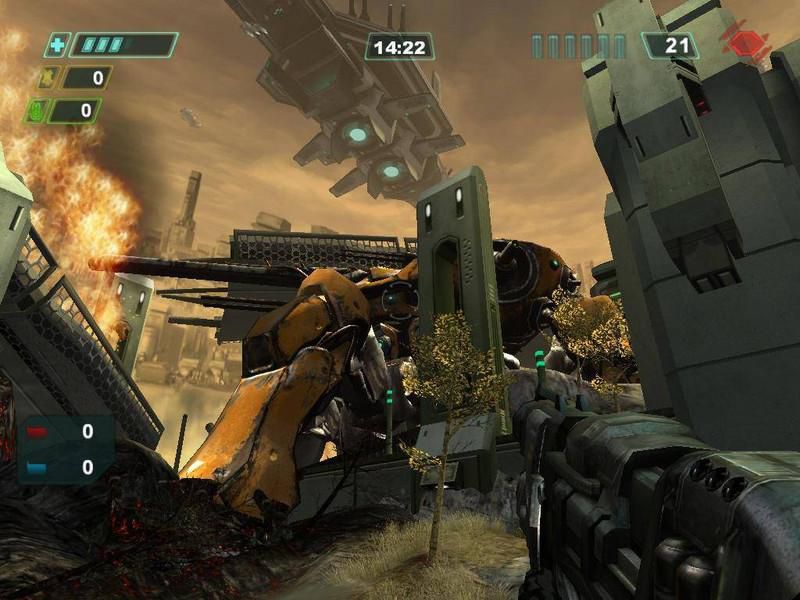The height and width of the screenshot is (600, 800).
Task: Select the blue team marker on scoreboard
Action: pos(37,467)
